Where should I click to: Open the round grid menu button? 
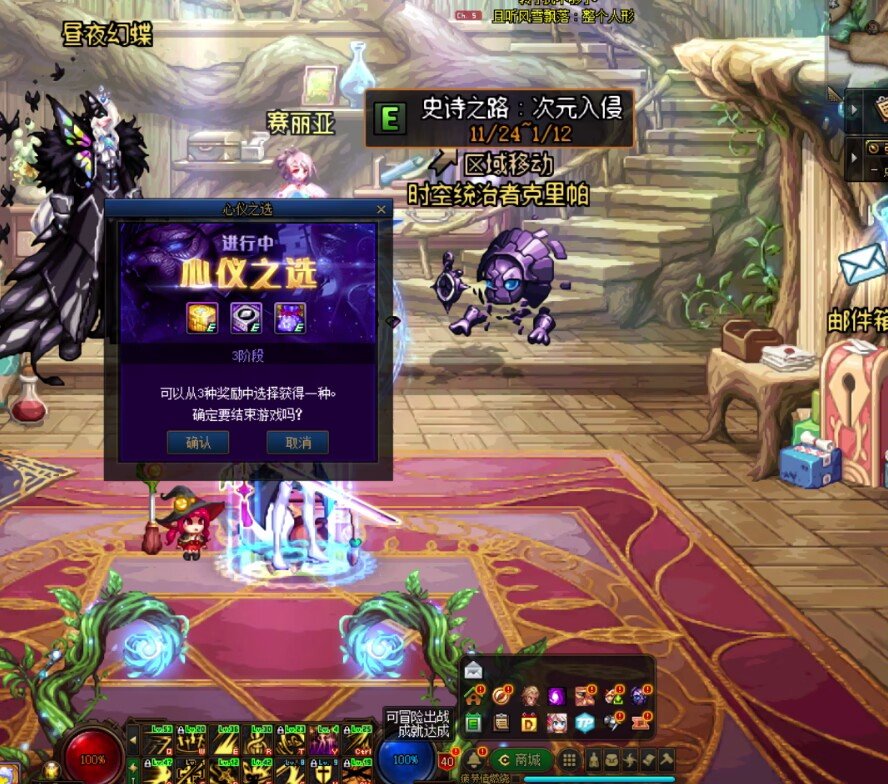click(568, 759)
